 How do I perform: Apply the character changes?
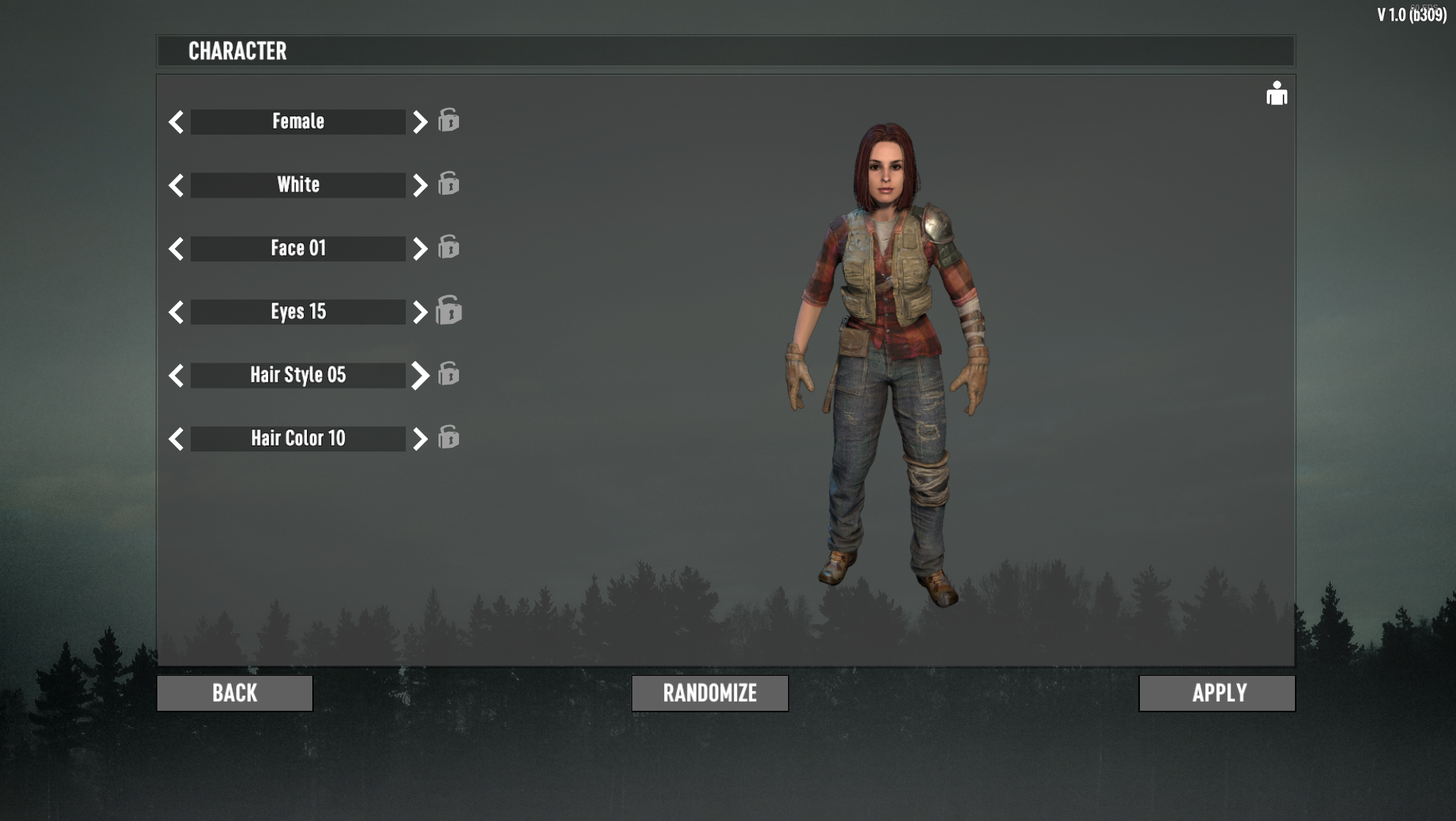pyautogui.click(x=1217, y=693)
